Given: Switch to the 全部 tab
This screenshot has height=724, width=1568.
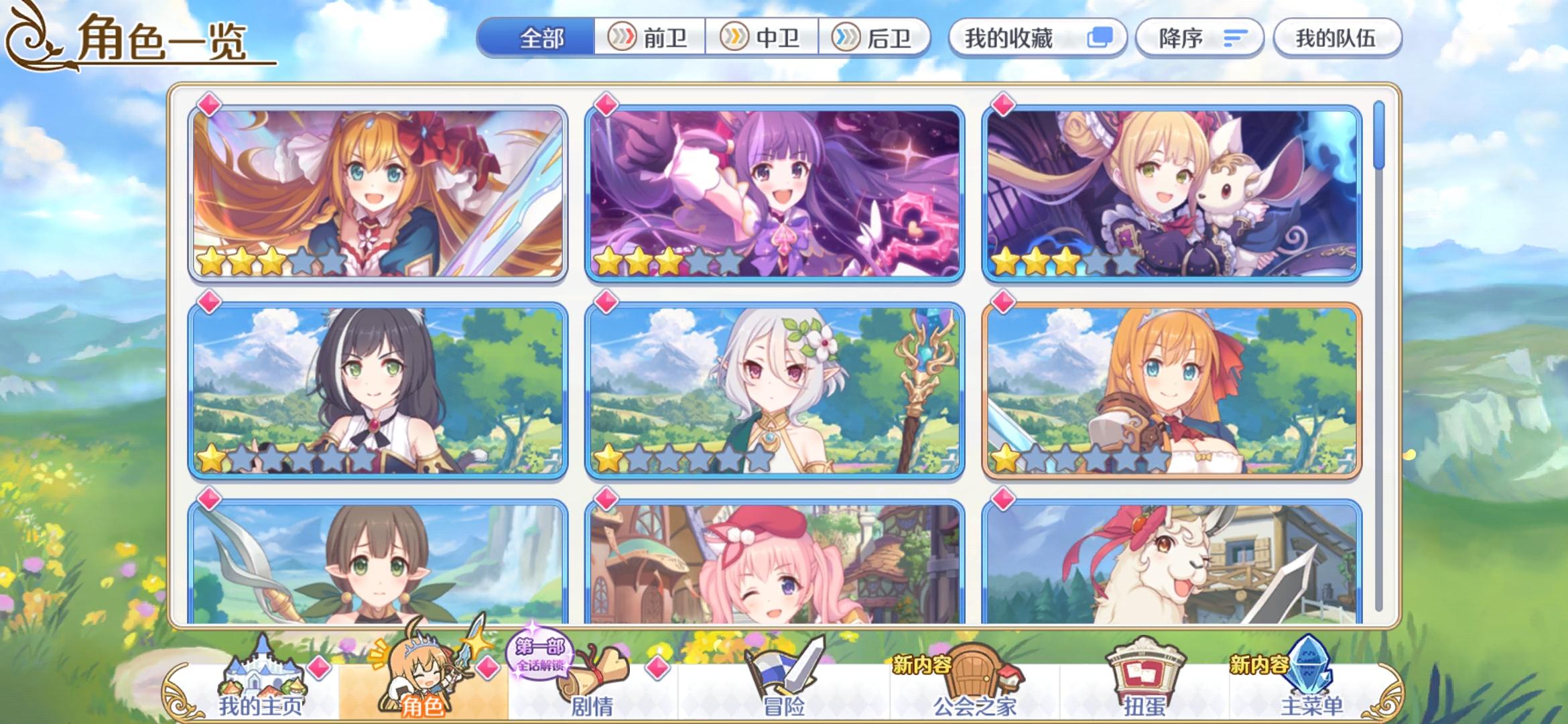Looking at the screenshot, I should 541,39.
